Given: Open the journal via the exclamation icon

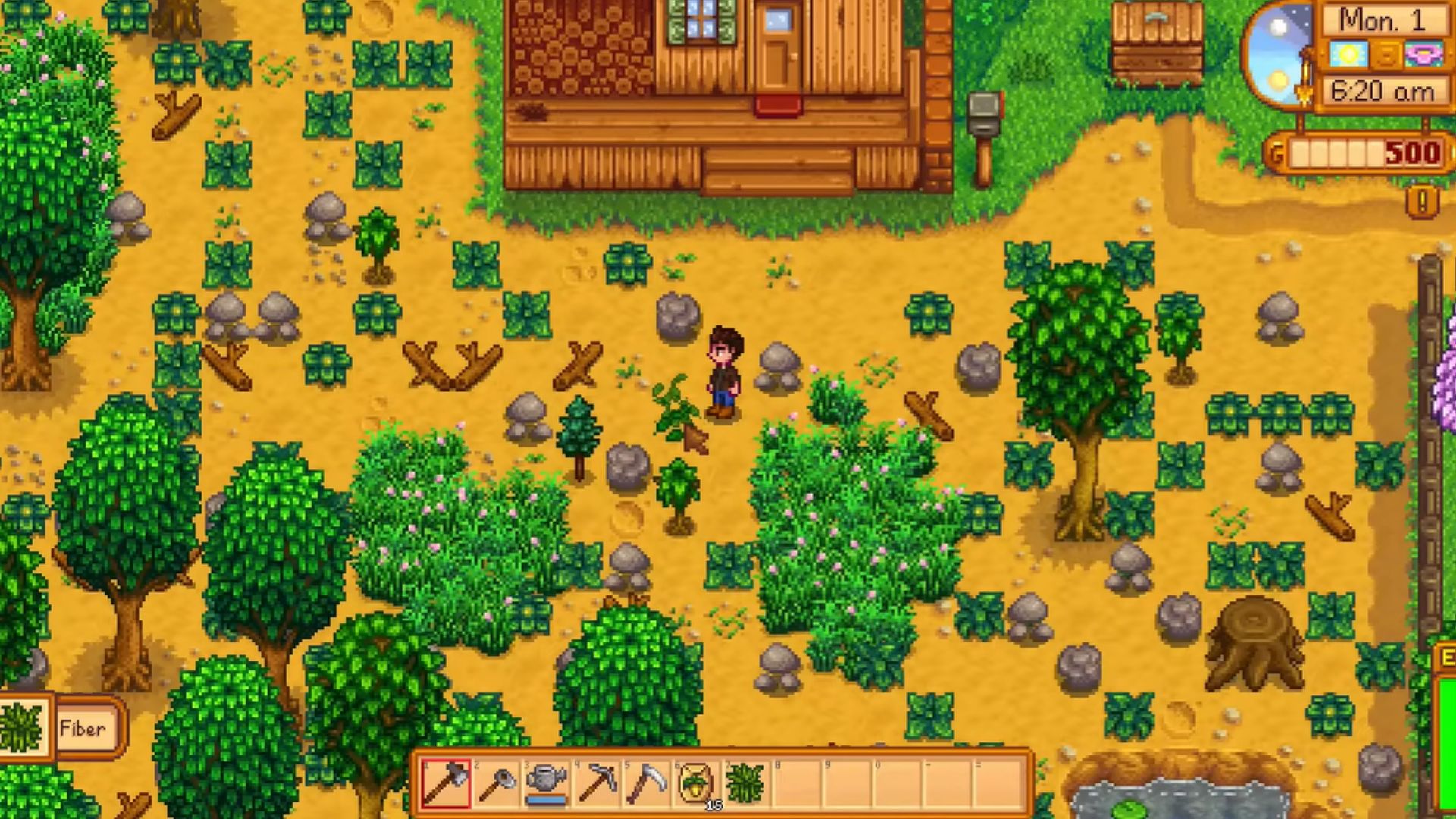Looking at the screenshot, I should [1422, 202].
